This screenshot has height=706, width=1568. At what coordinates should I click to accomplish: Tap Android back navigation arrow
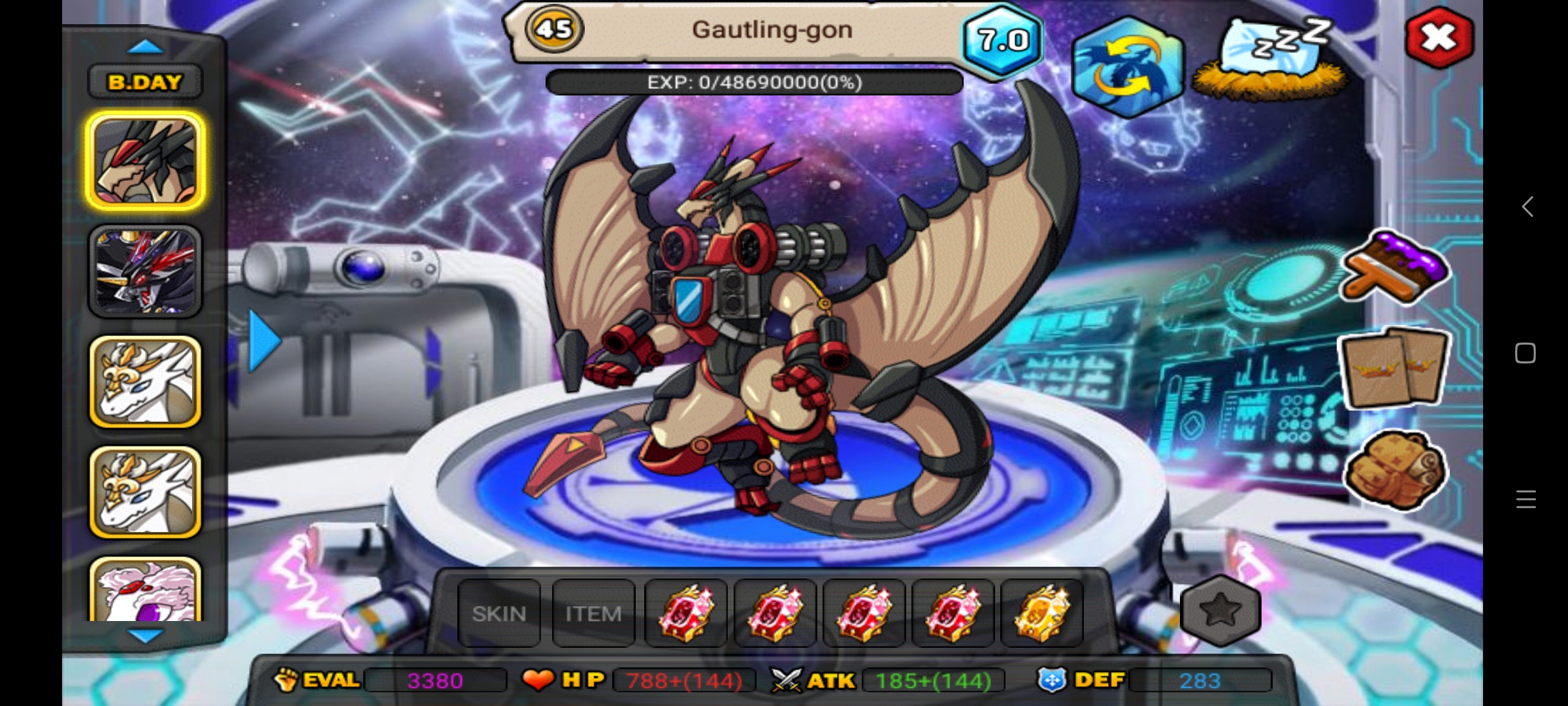(1527, 207)
